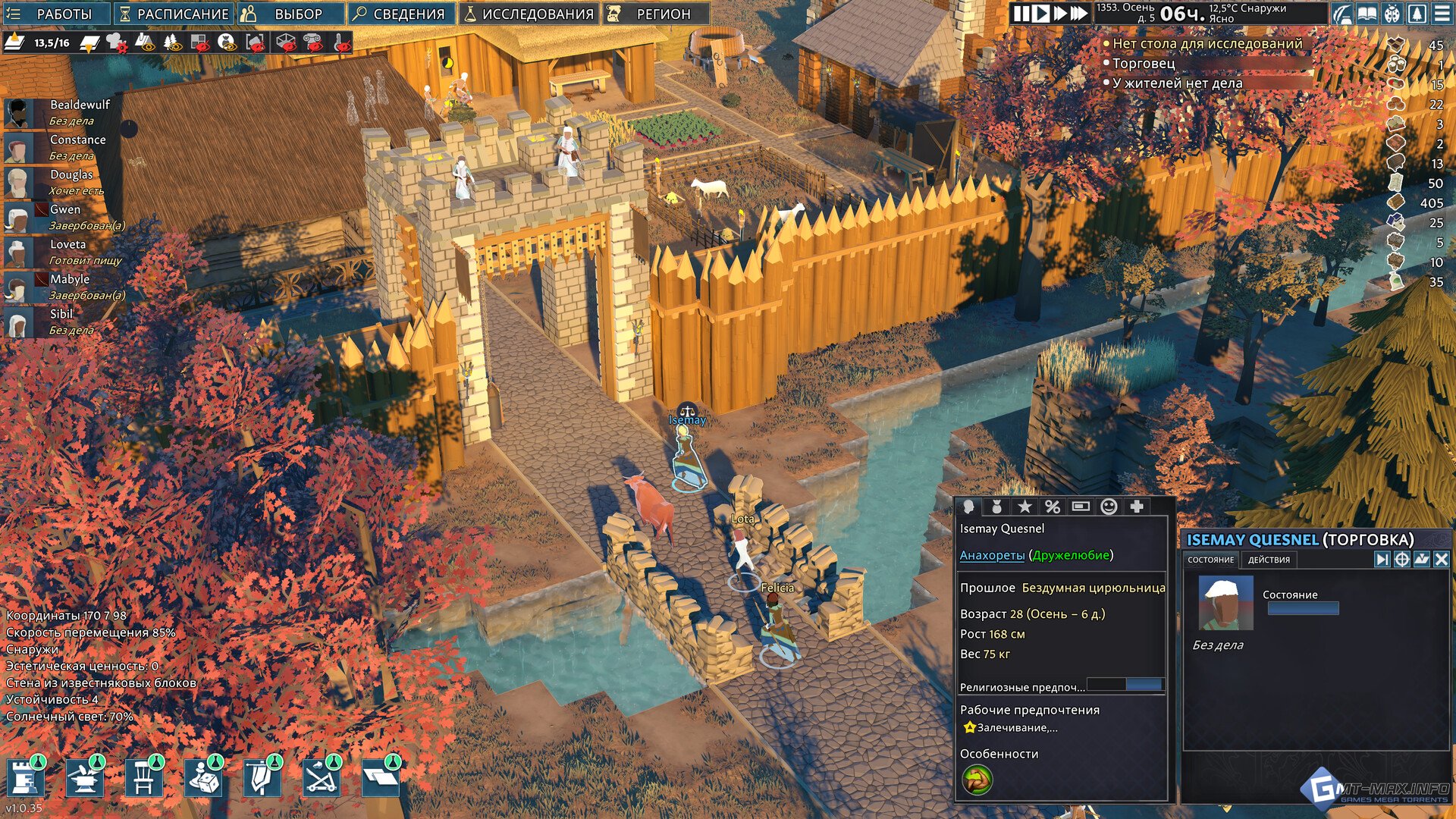Open the chair furniture build category

(x=143, y=778)
